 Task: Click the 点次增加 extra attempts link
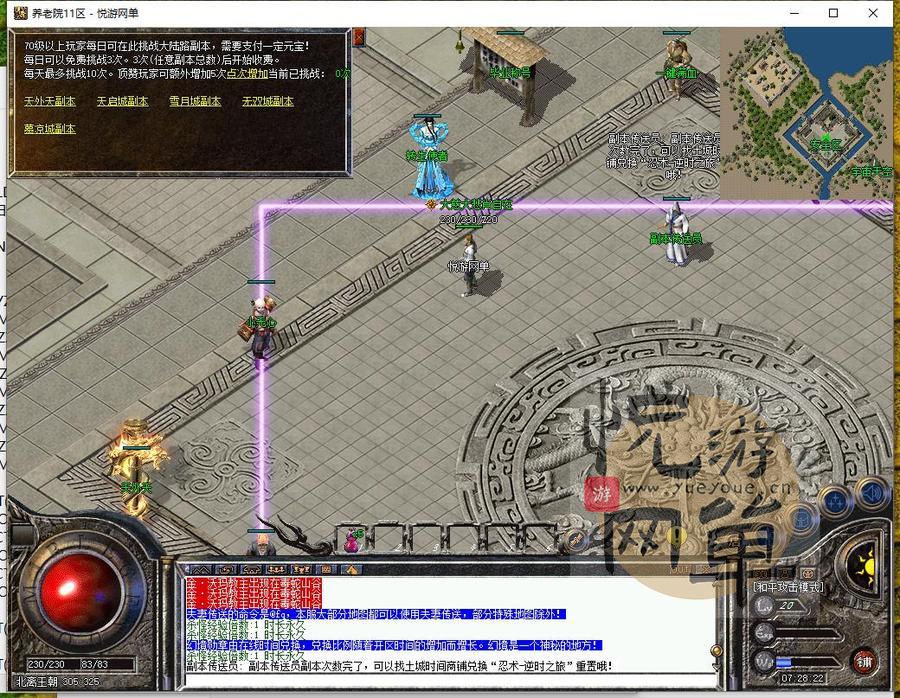[x=244, y=74]
